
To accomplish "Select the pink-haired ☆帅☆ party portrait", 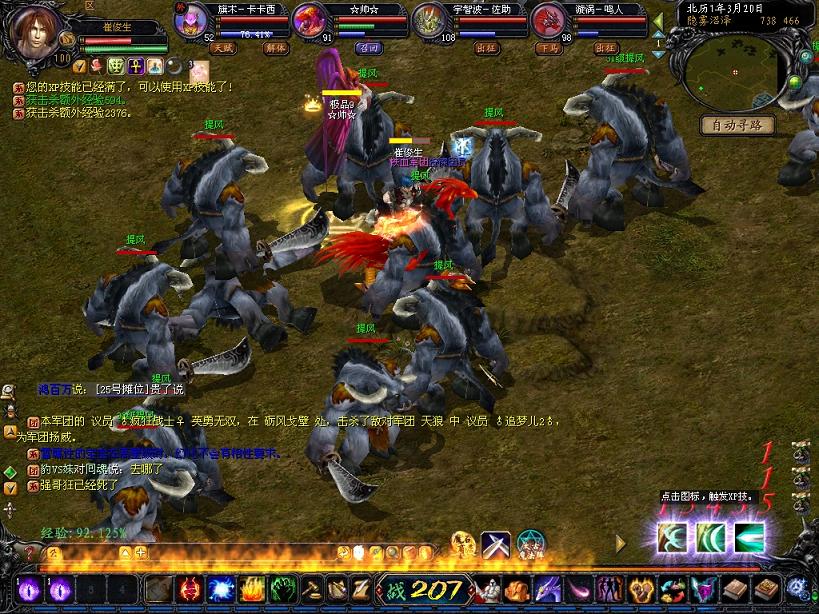I will coord(310,19).
